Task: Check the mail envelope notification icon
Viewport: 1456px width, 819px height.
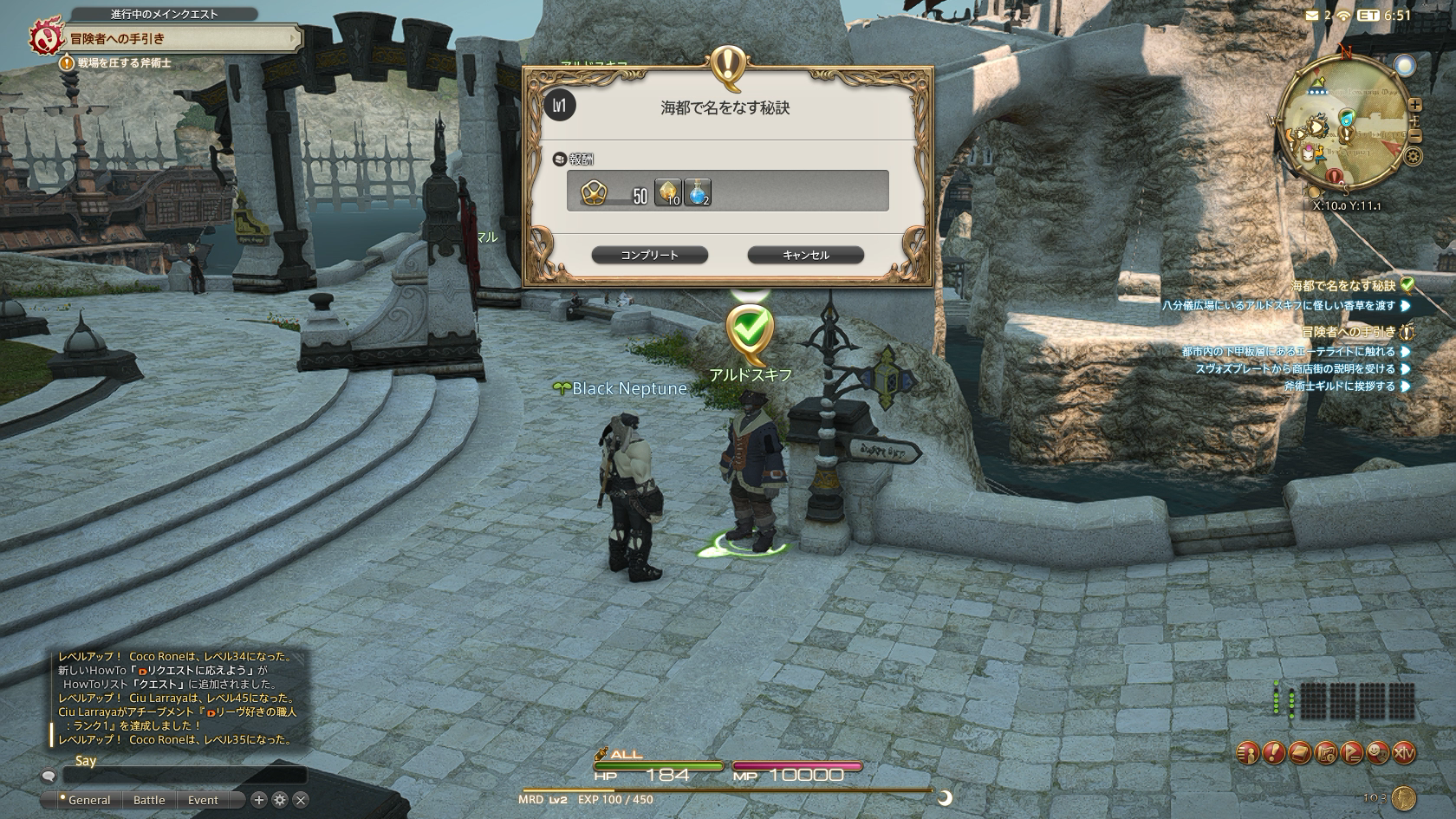Action: pos(1310,15)
